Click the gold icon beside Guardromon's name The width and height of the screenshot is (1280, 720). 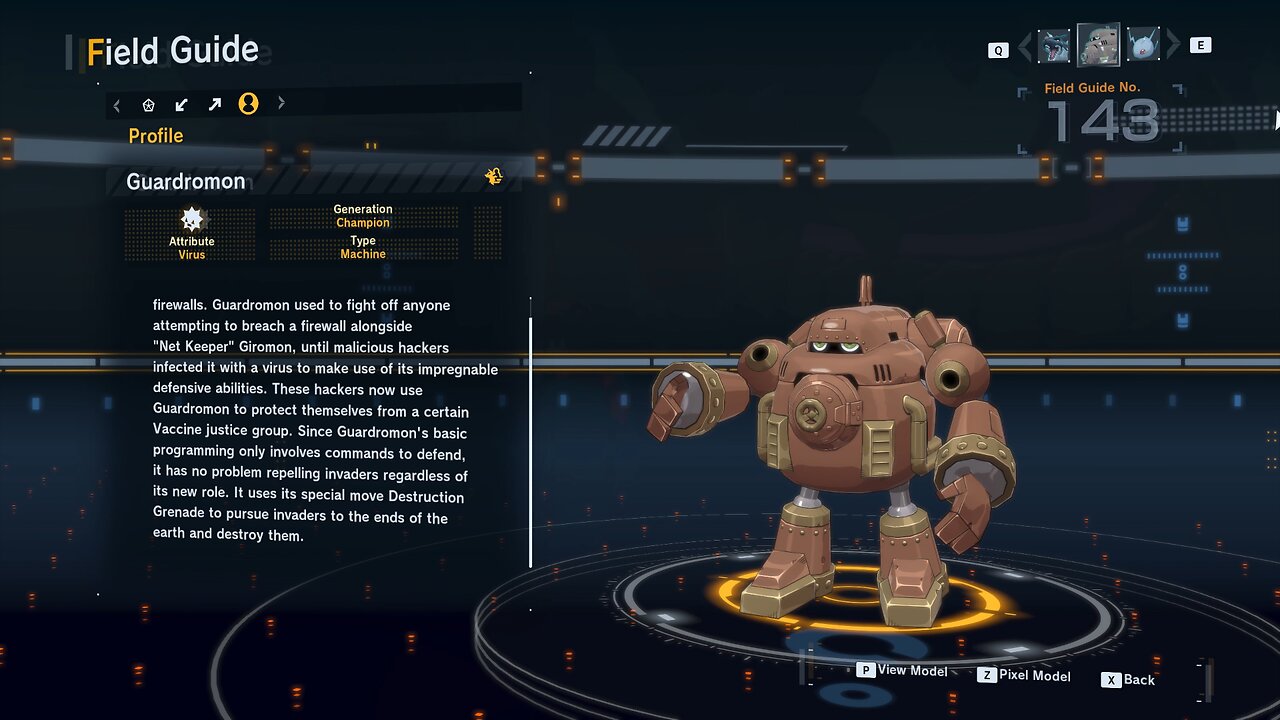click(493, 177)
